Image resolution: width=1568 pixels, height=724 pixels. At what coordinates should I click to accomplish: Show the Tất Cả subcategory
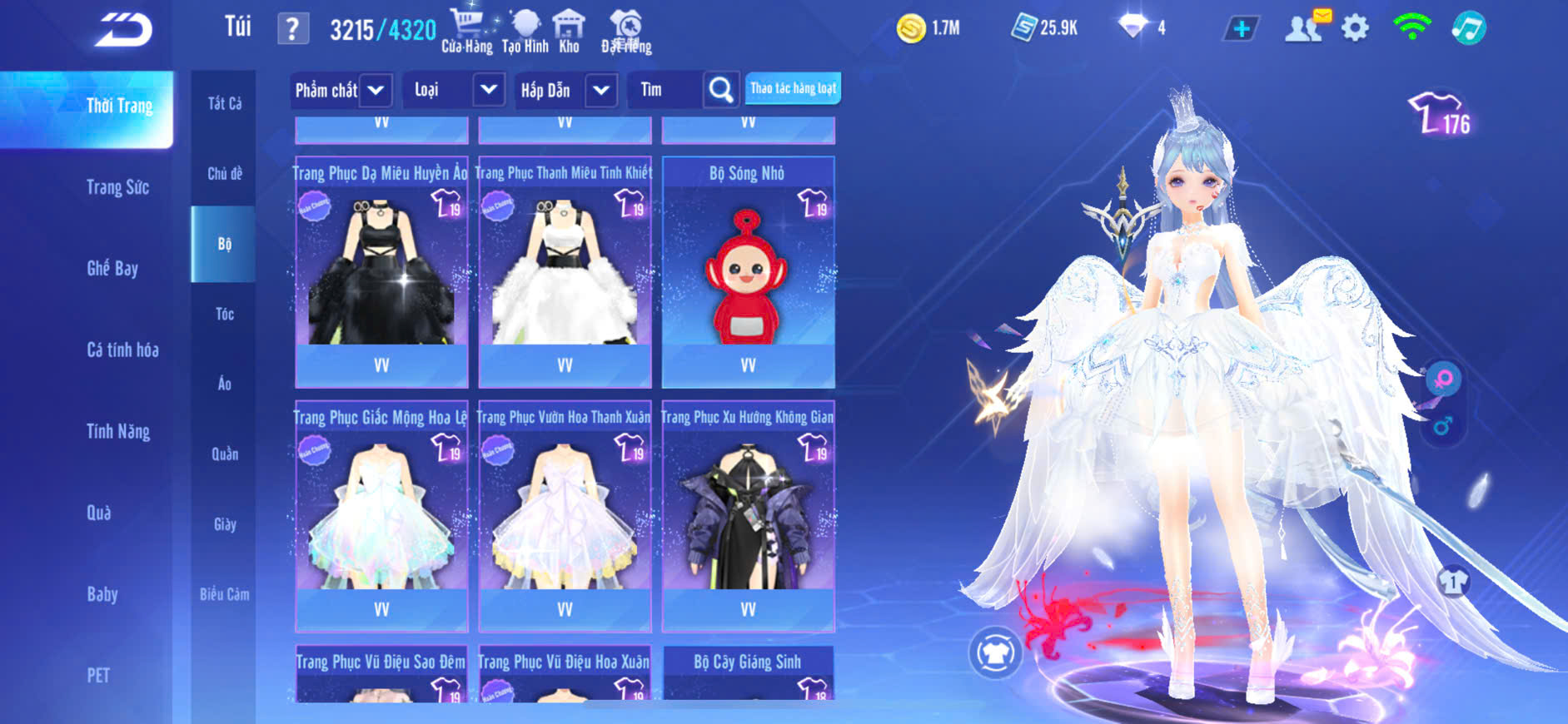point(224,103)
